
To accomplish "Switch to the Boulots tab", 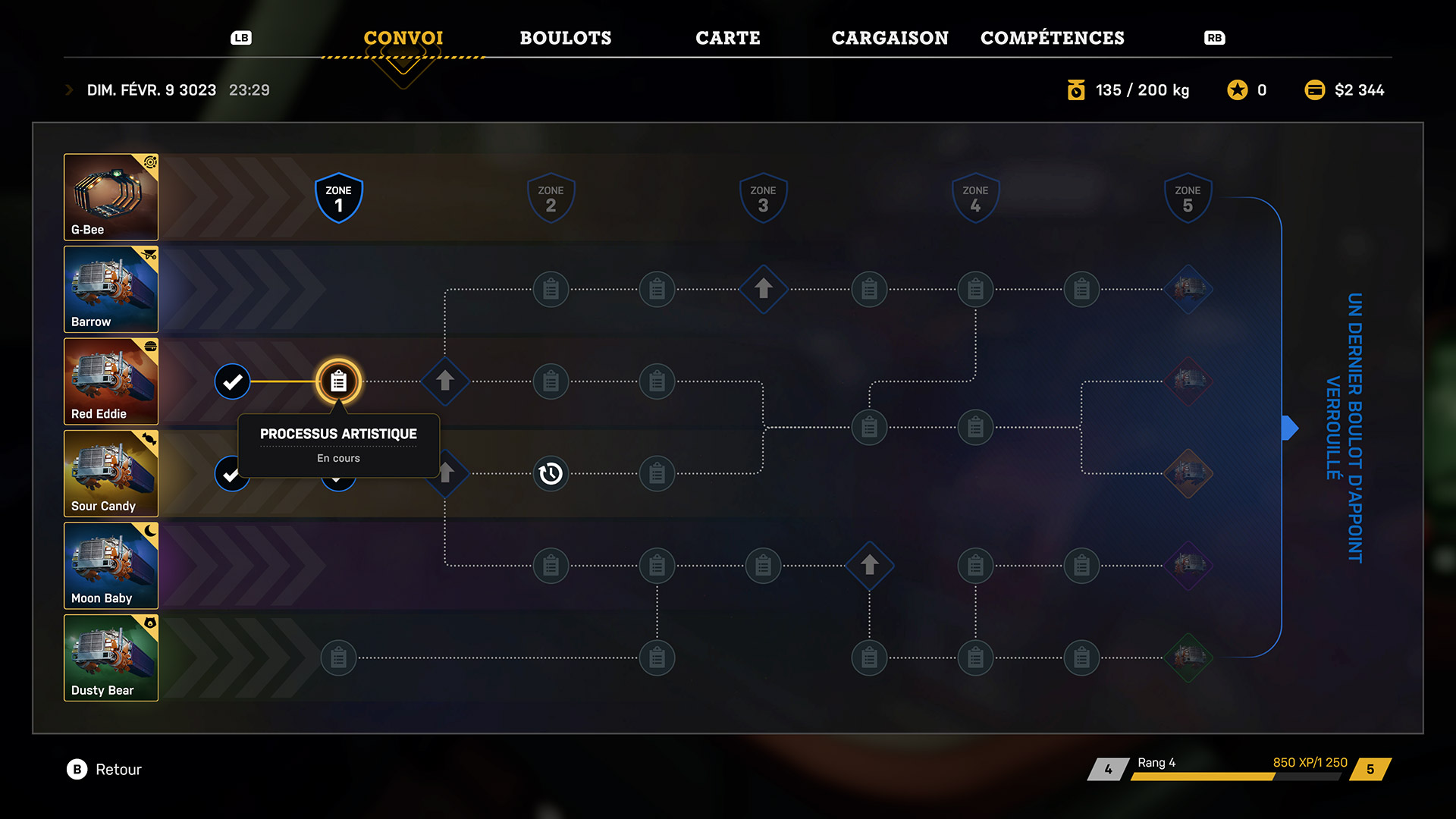I will pyautogui.click(x=565, y=38).
